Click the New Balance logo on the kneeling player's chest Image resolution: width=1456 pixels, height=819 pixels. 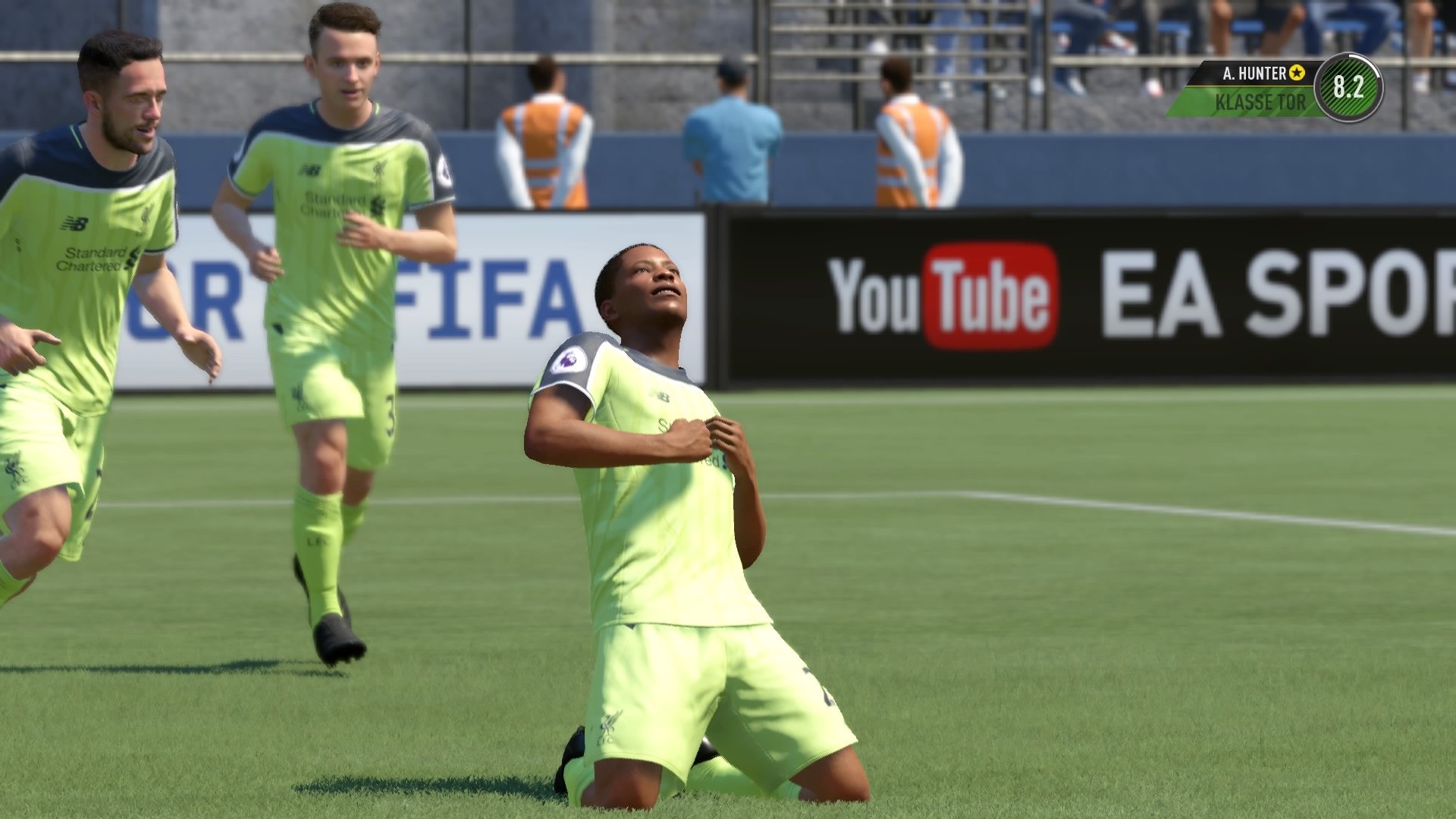pyautogui.click(x=658, y=396)
